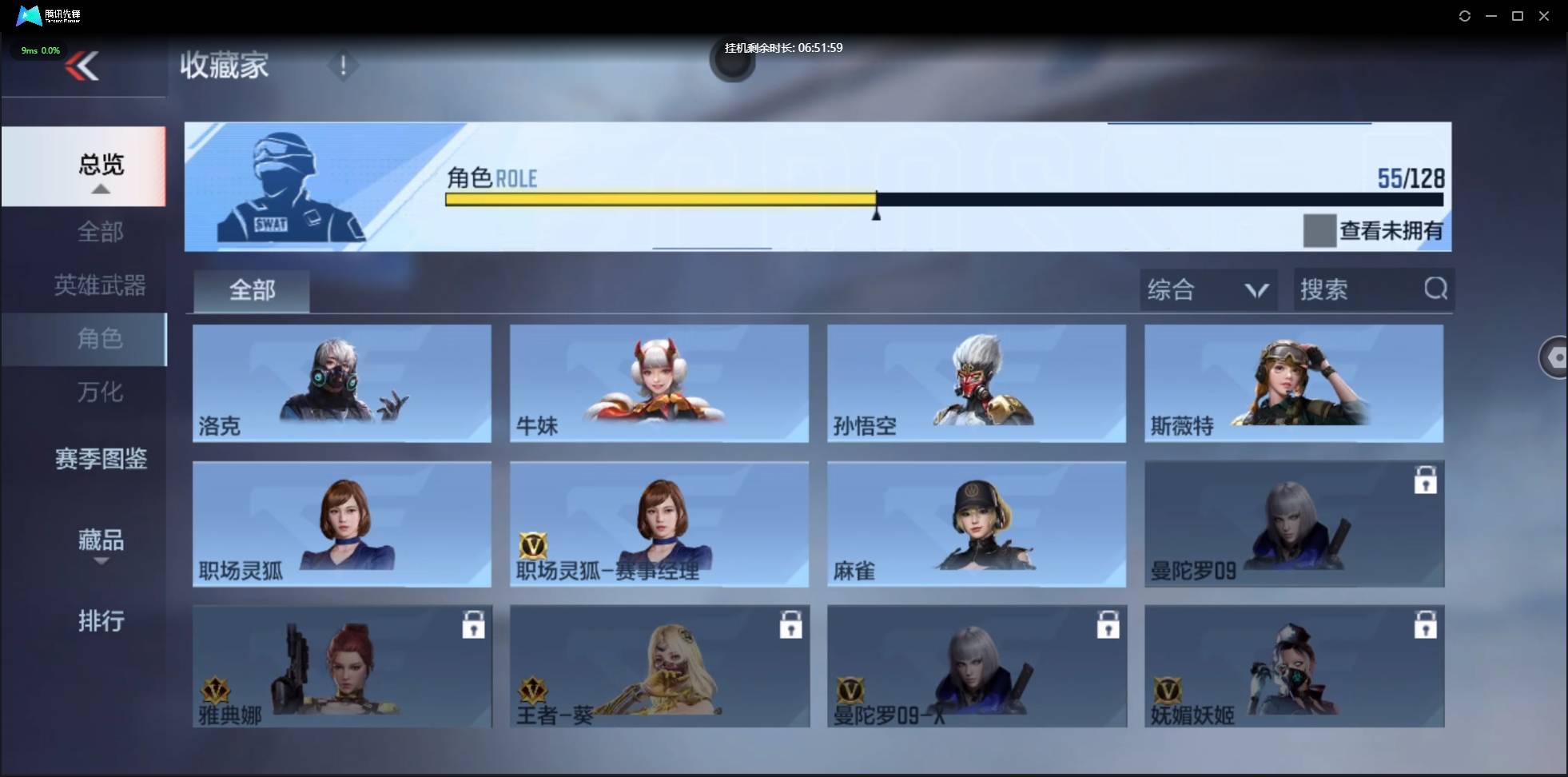
Task: Click the refresh icon in the title bar
Action: pyautogui.click(x=1465, y=16)
